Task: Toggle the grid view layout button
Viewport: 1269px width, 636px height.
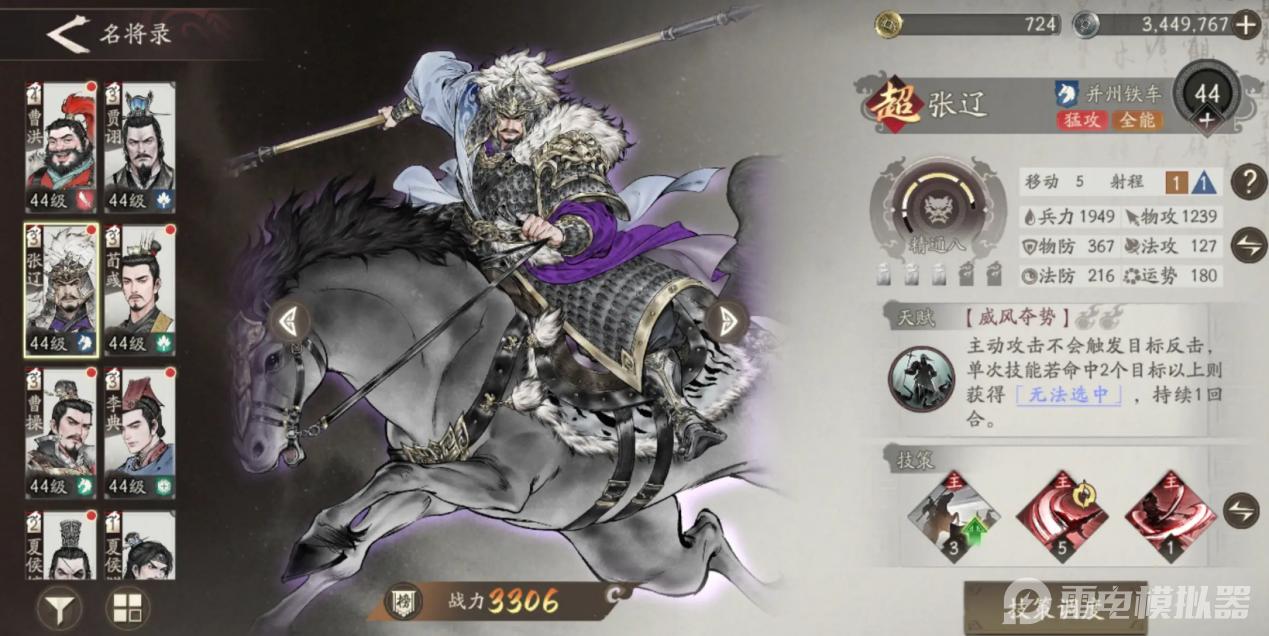Action: point(128,606)
